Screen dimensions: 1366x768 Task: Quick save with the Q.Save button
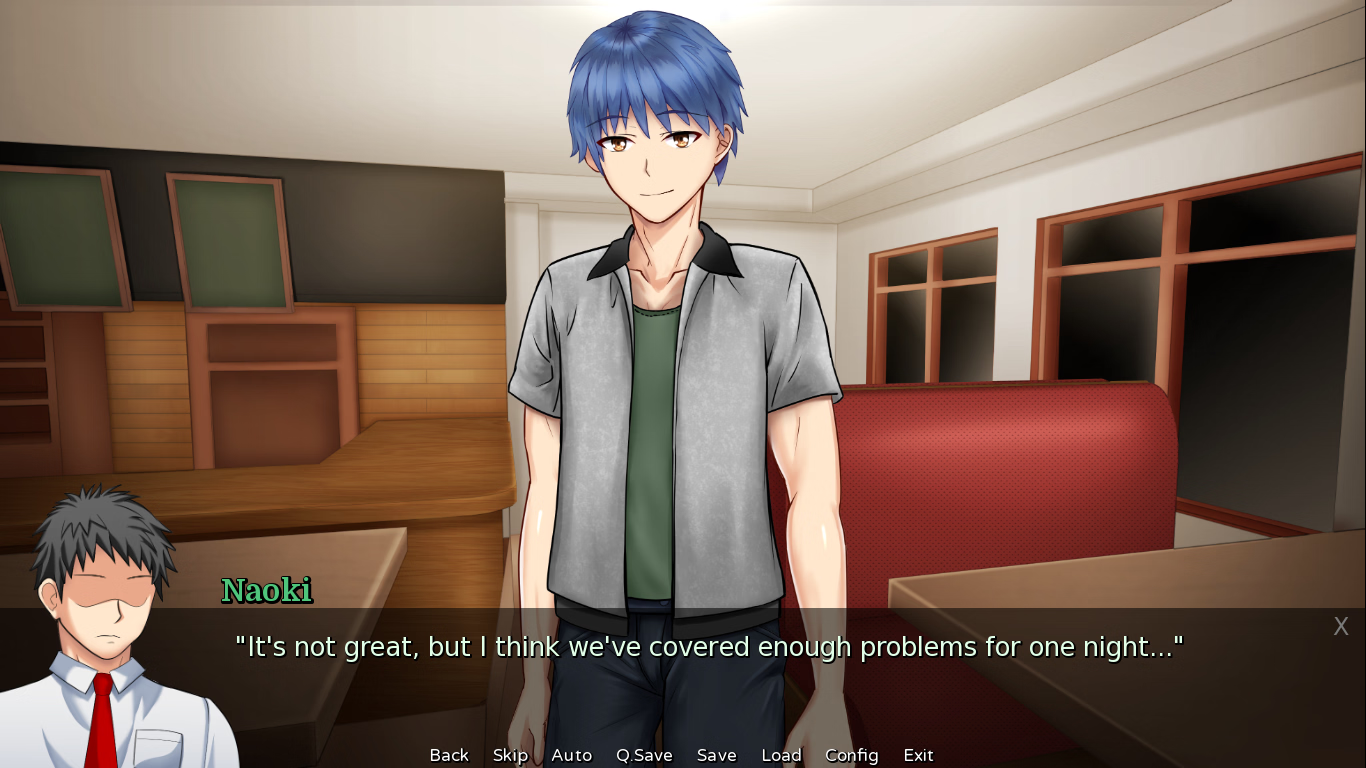tap(644, 755)
